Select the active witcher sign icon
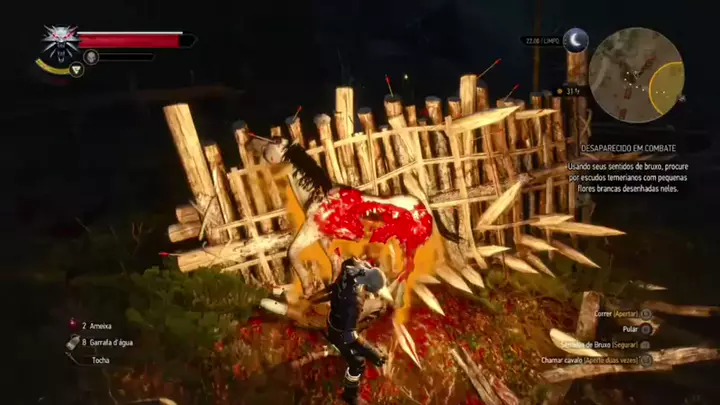The height and width of the screenshot is (405, 720). click(76, 69)
